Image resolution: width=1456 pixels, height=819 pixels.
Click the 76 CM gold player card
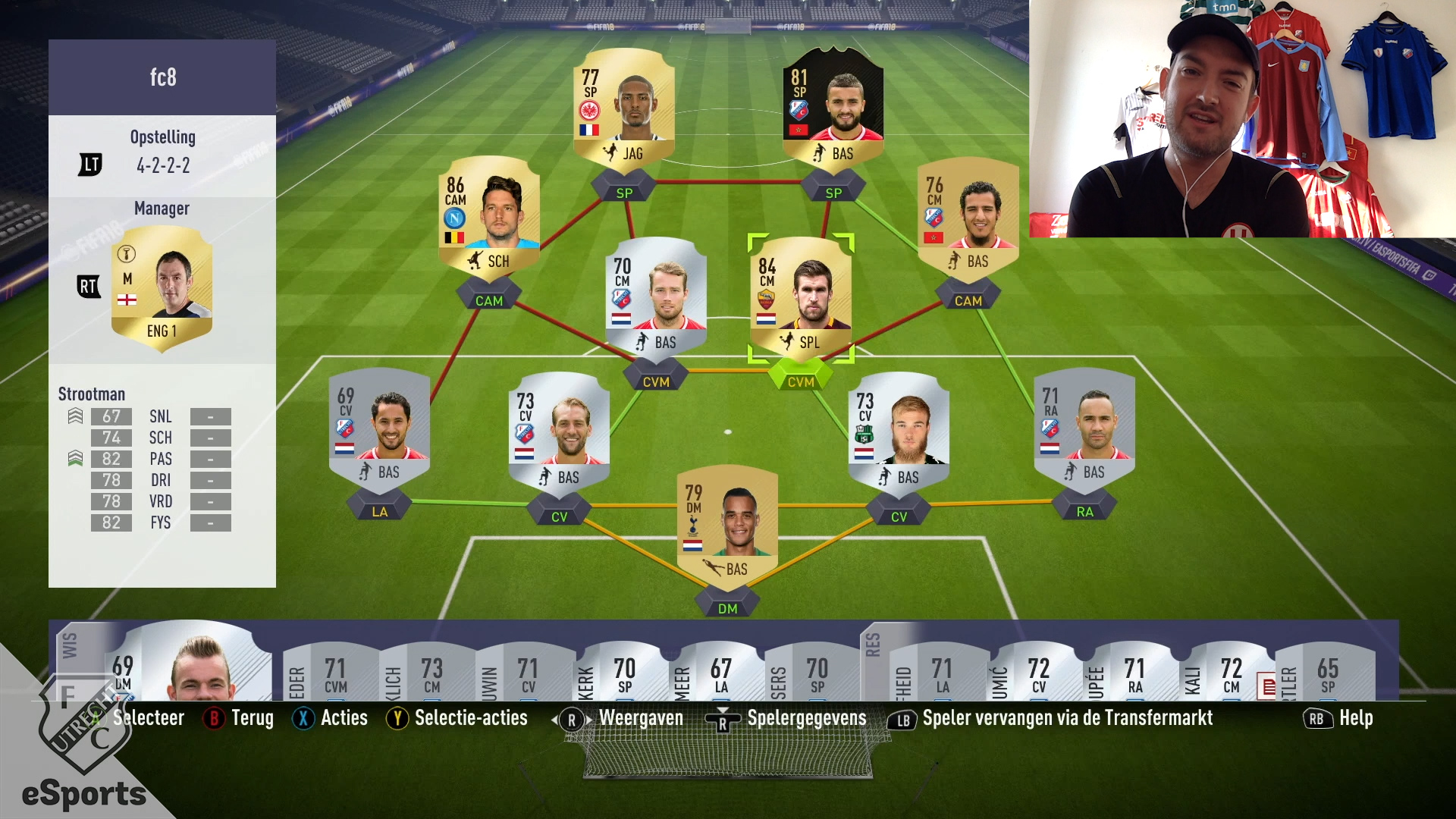[x=968, y=216]
